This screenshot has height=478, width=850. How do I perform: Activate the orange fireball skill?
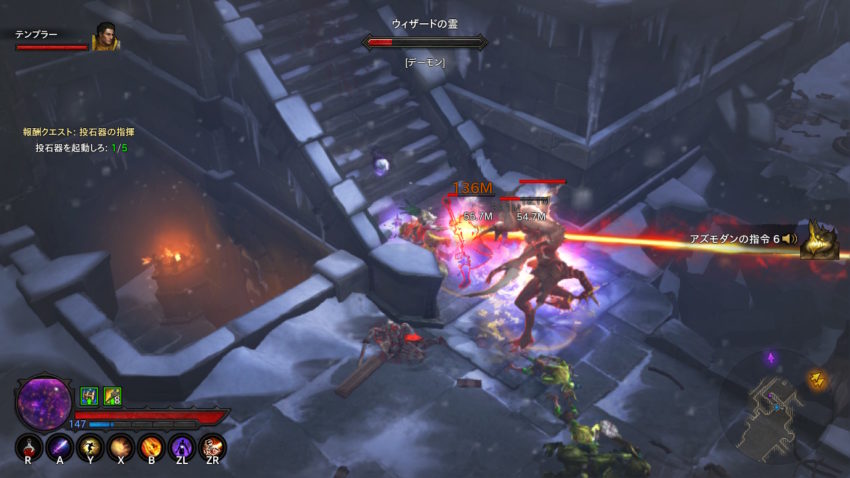point(151,447)
